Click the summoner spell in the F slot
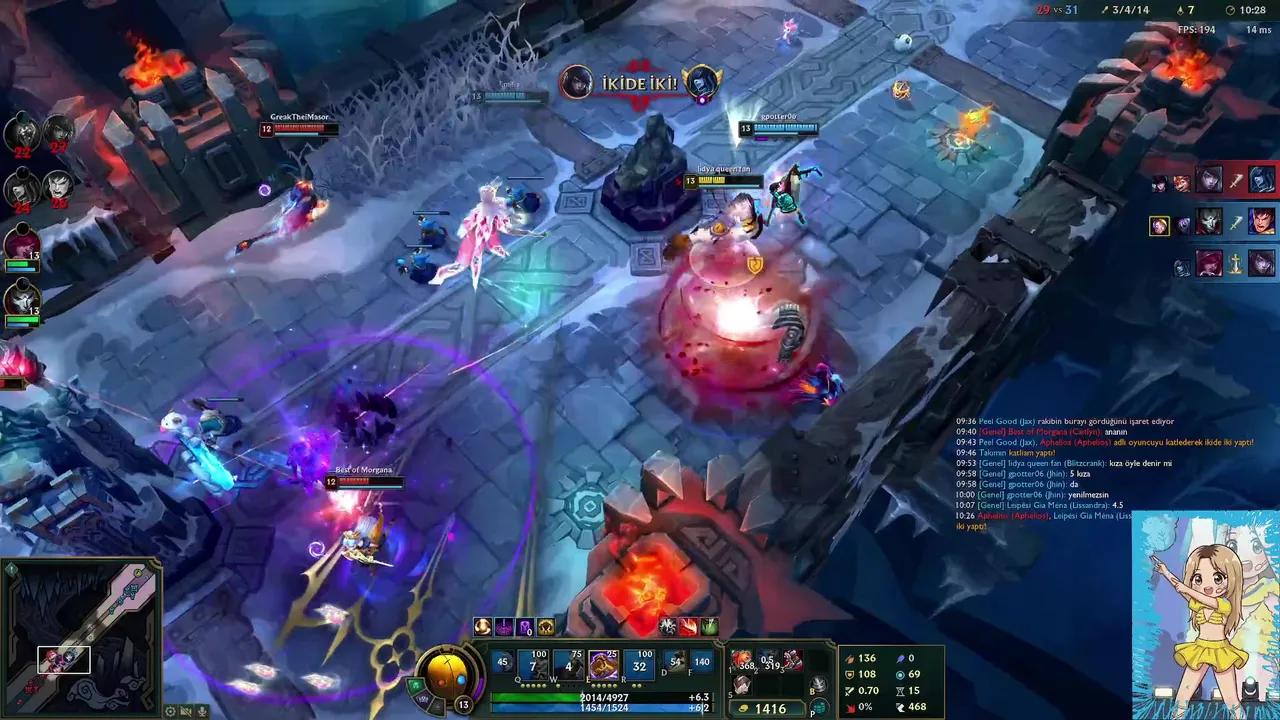This screenshot has width=1280, height=720. pos(702,663)
